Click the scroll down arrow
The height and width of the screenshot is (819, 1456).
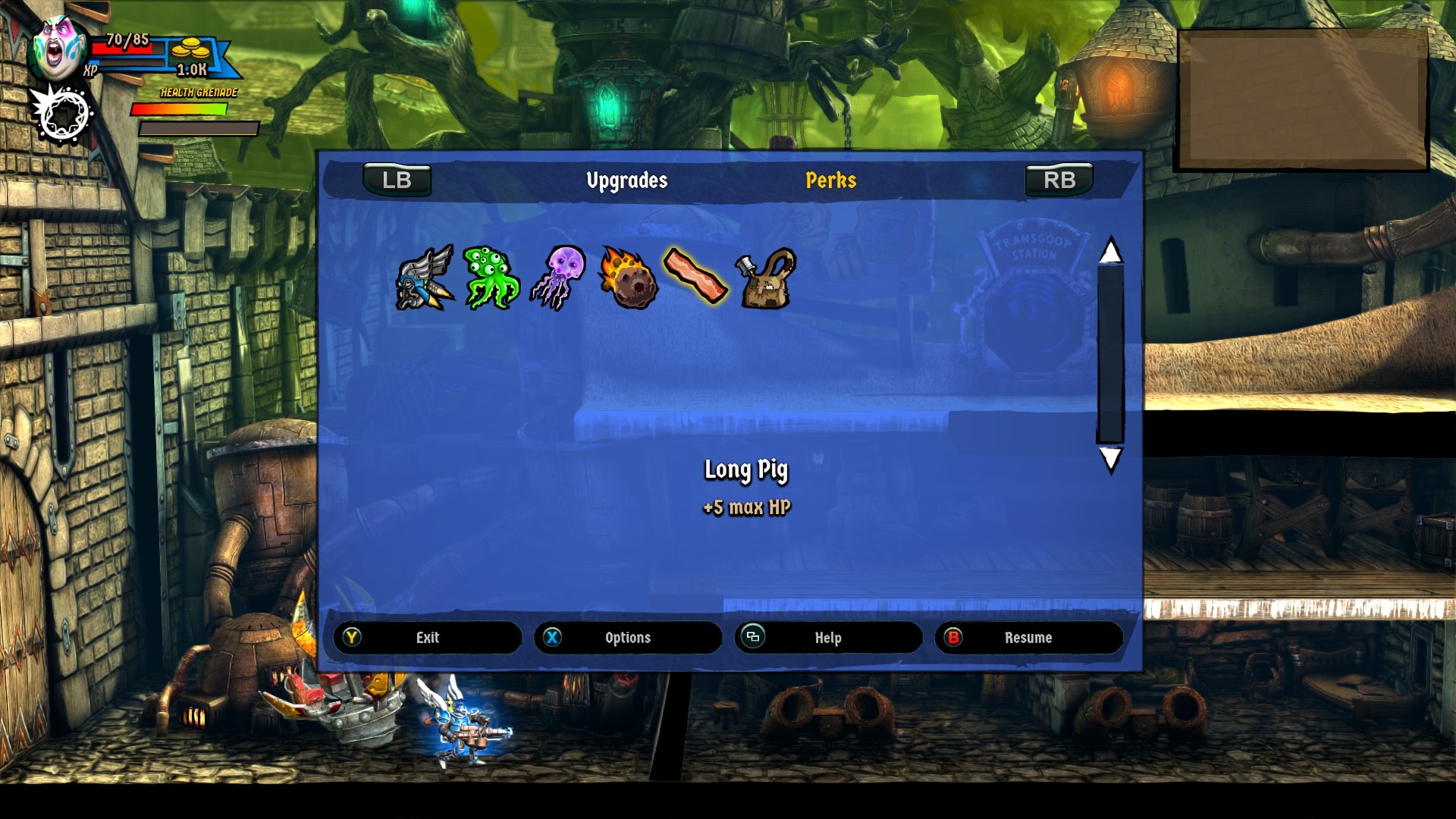(1110, 459)
